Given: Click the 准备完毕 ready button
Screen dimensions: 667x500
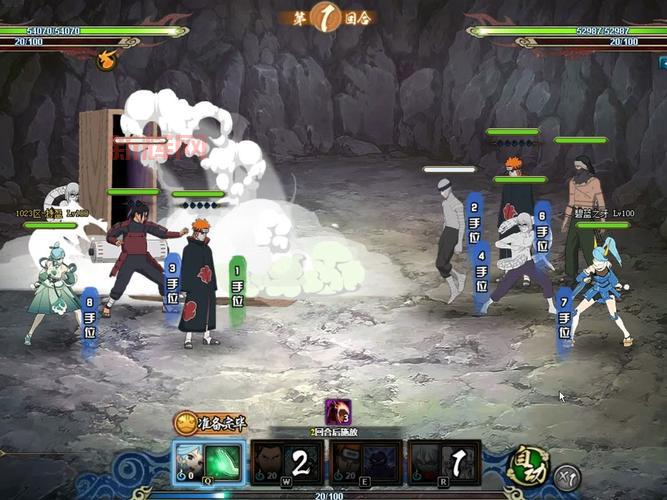Looking at the screenshot, I should click(x=213, y=424).
